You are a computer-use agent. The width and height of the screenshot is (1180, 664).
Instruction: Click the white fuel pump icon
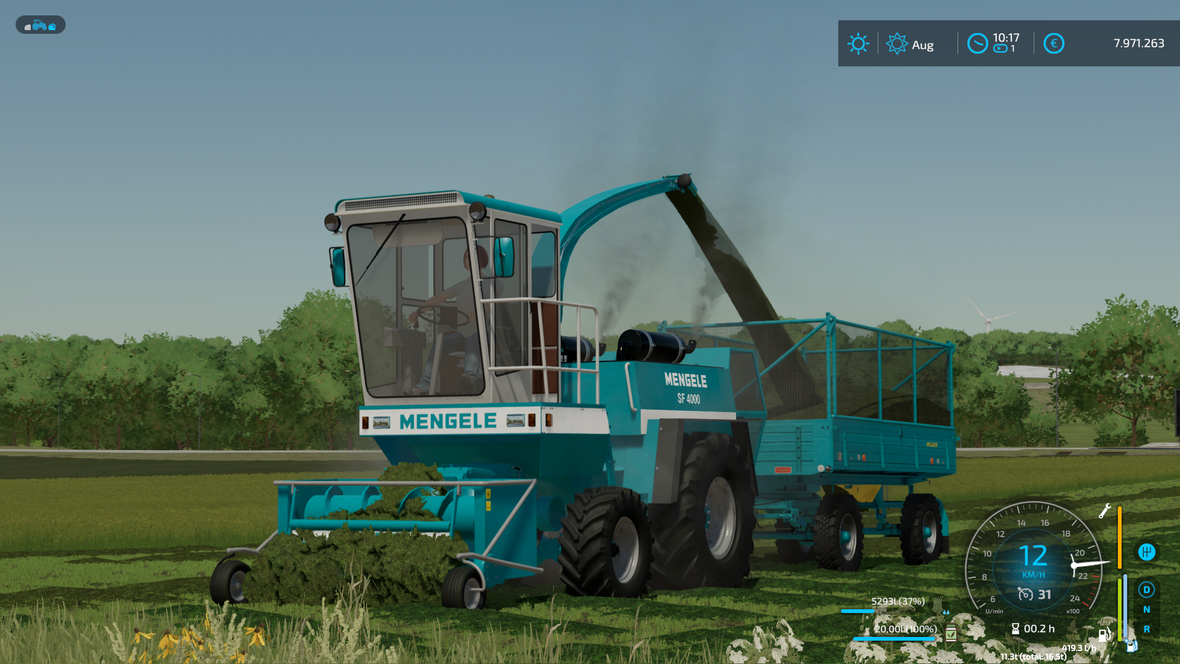[1104, 634]
